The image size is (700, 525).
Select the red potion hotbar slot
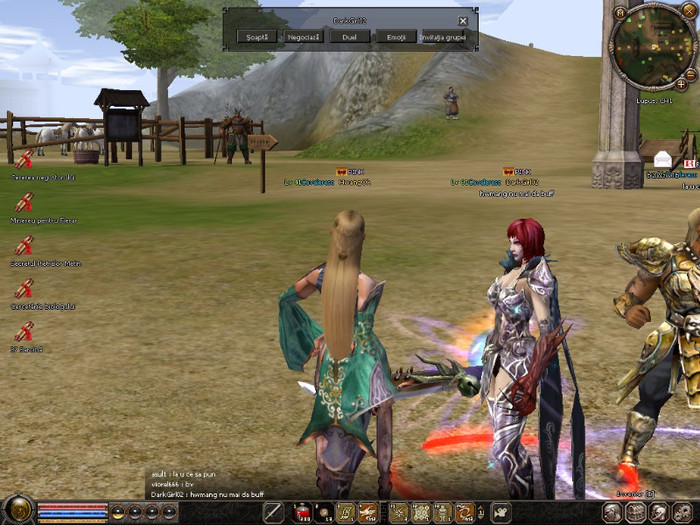point(301,513)
